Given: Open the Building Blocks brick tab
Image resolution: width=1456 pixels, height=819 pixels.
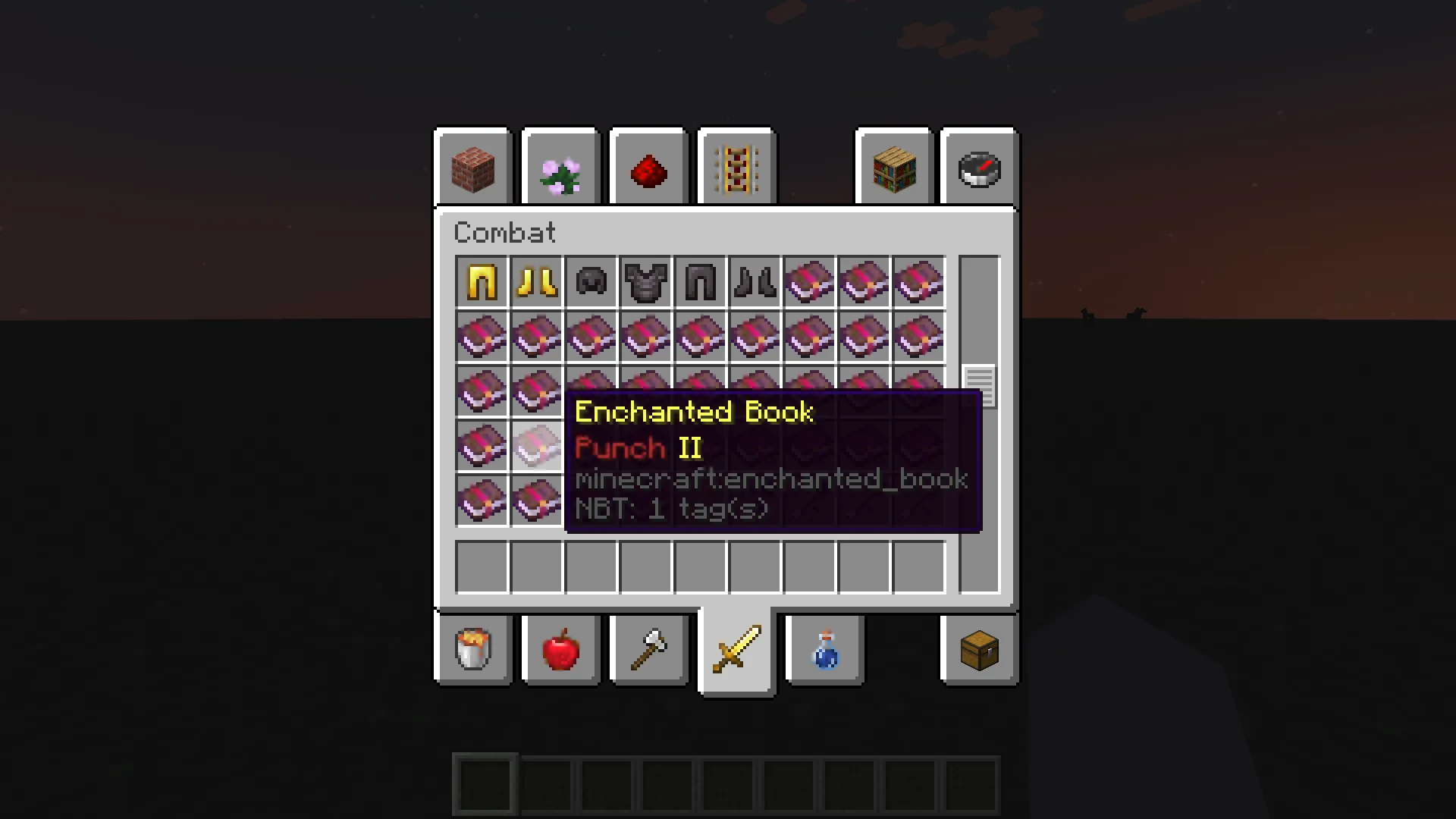Looking at the screenshot, I should tap(474, 169).
